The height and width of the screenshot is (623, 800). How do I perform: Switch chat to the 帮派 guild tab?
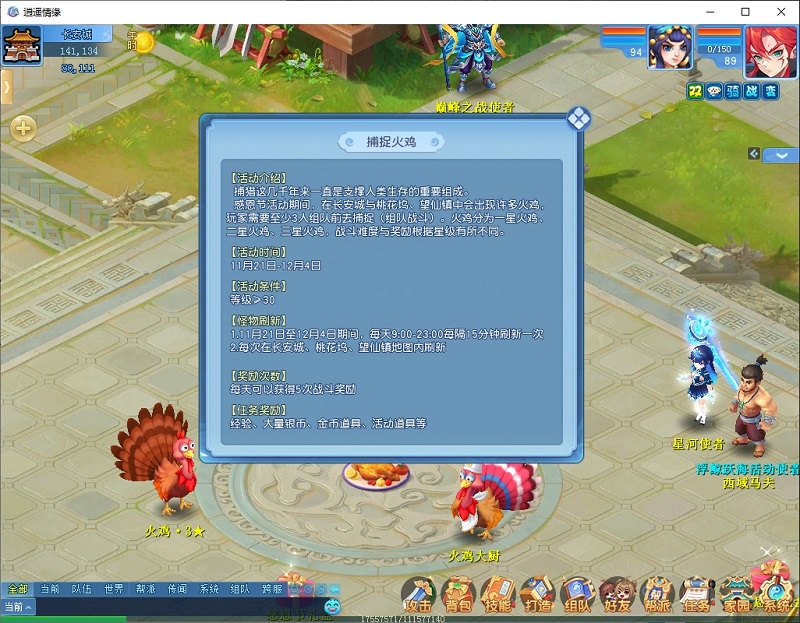point(146,589)
